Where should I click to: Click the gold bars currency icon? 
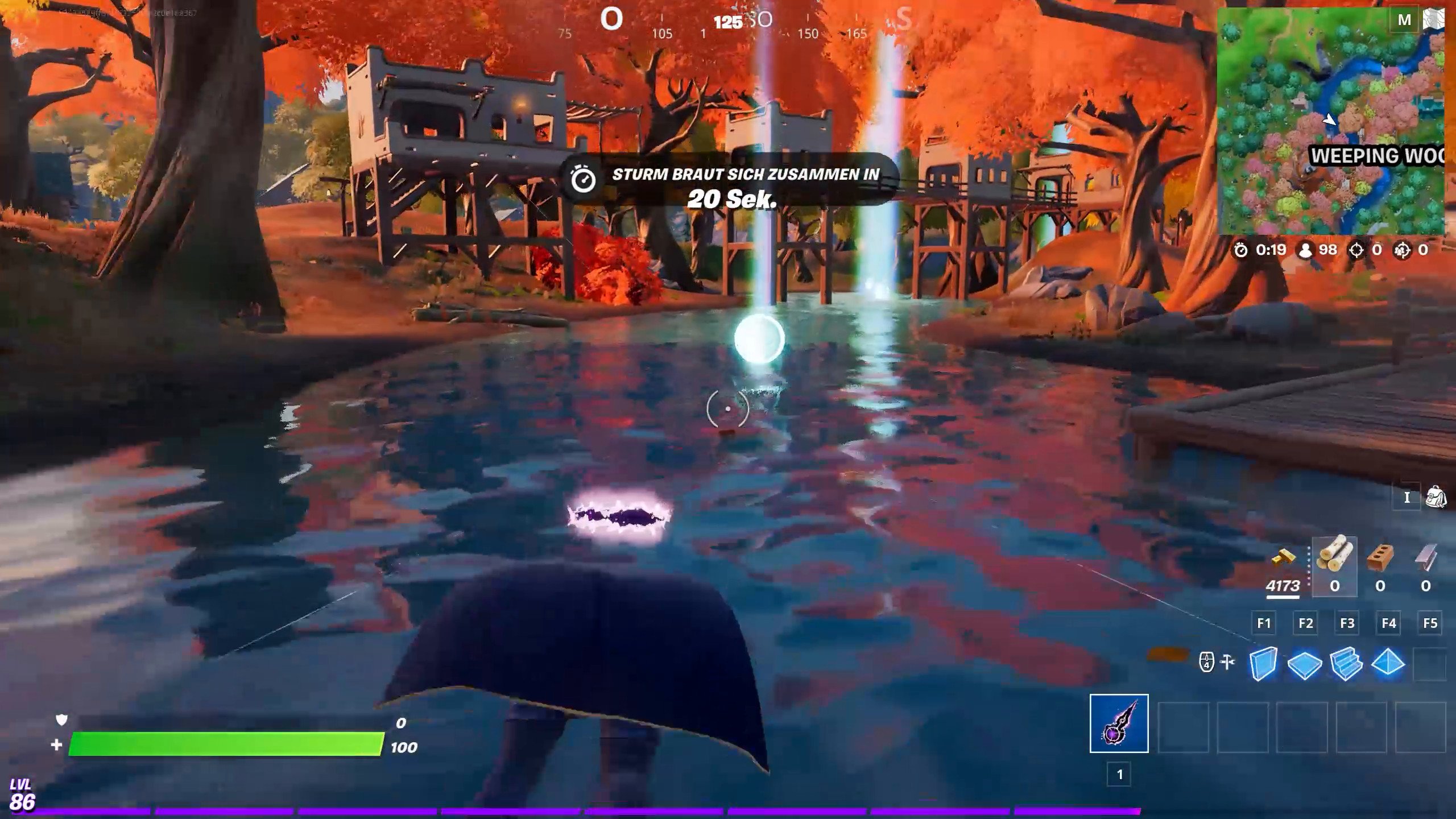(x=1283, y=559)
